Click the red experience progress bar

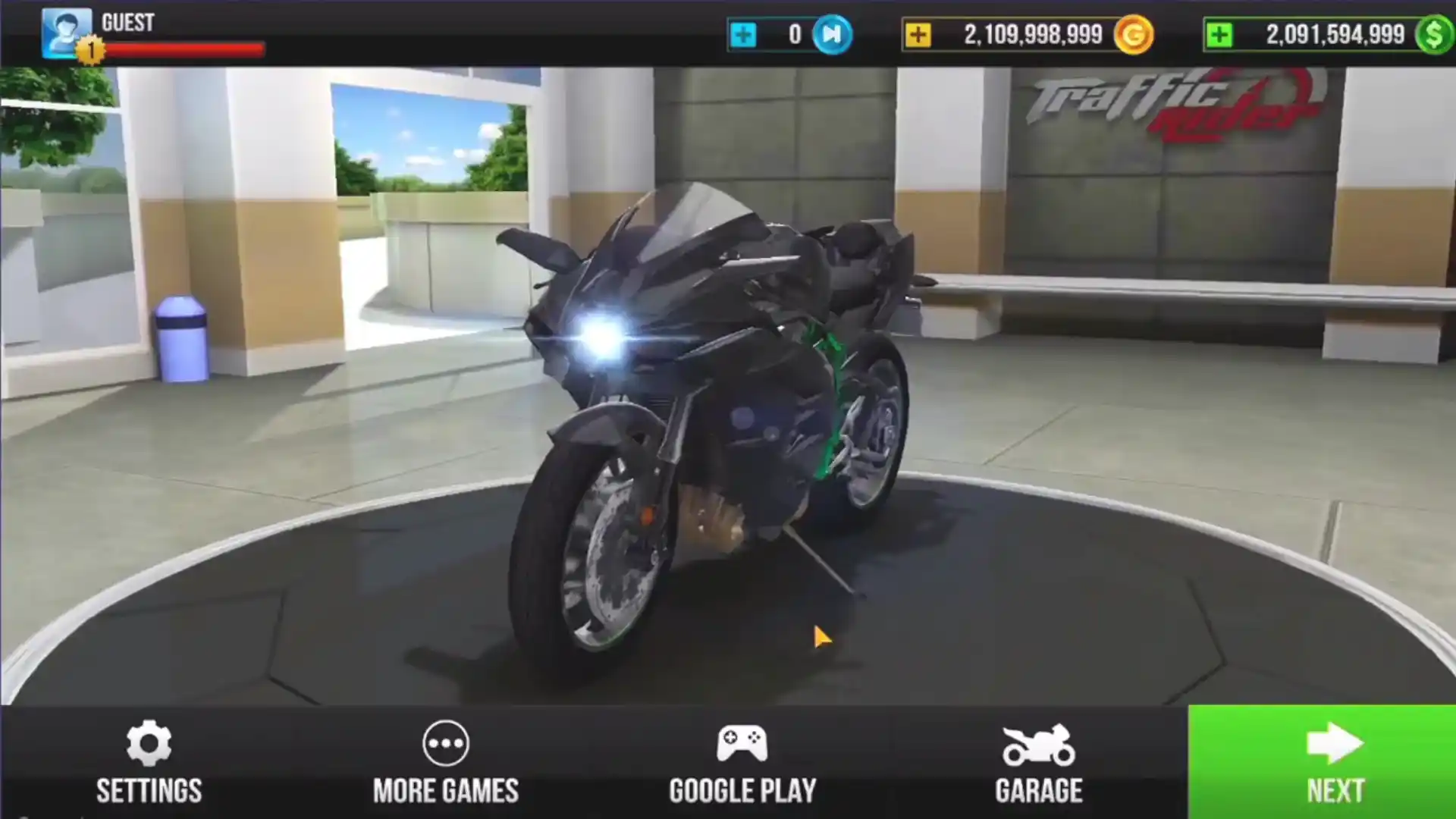tap(190, 47)
